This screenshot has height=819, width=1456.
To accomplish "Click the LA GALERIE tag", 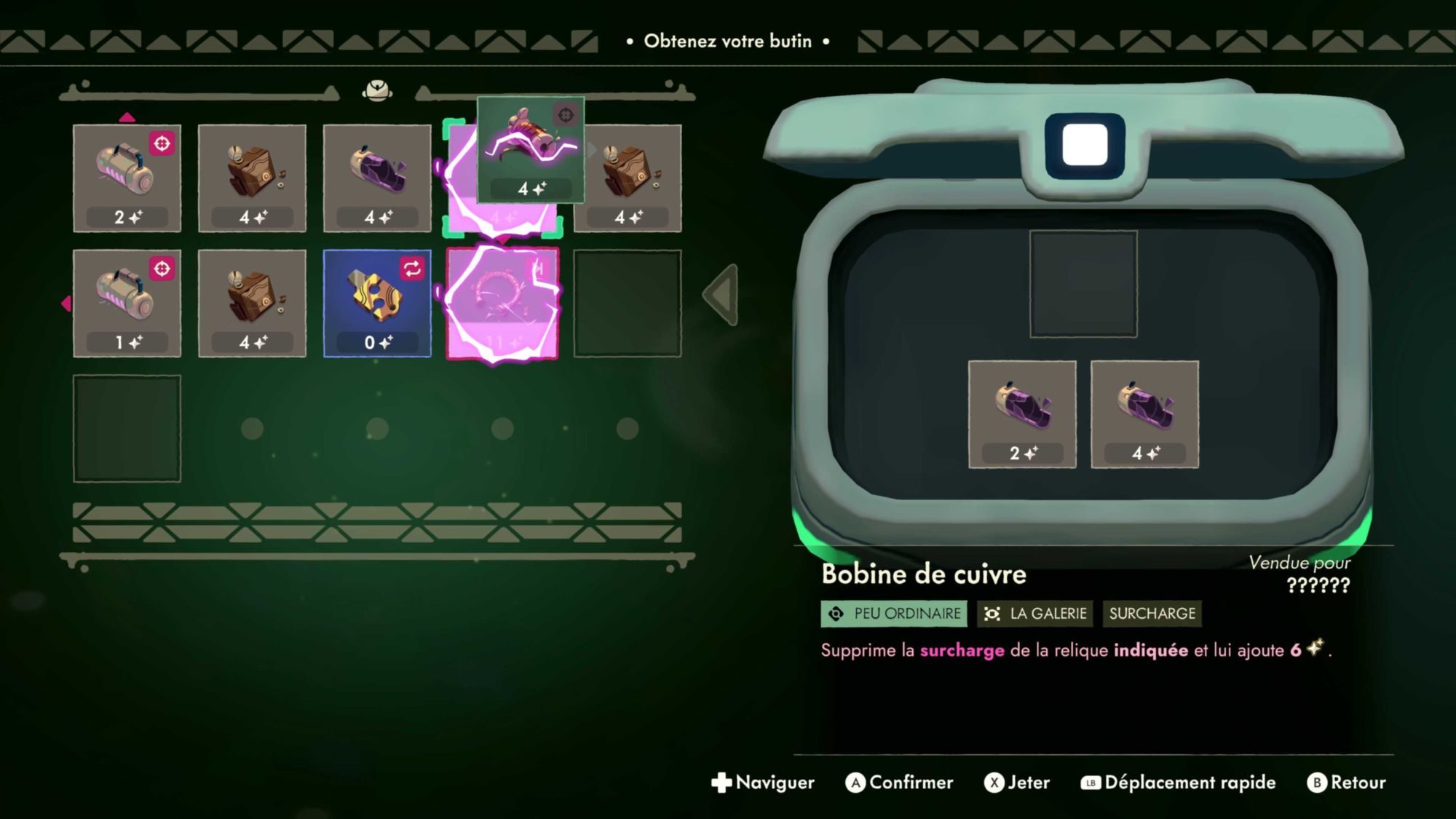I will pos(1035,614).
